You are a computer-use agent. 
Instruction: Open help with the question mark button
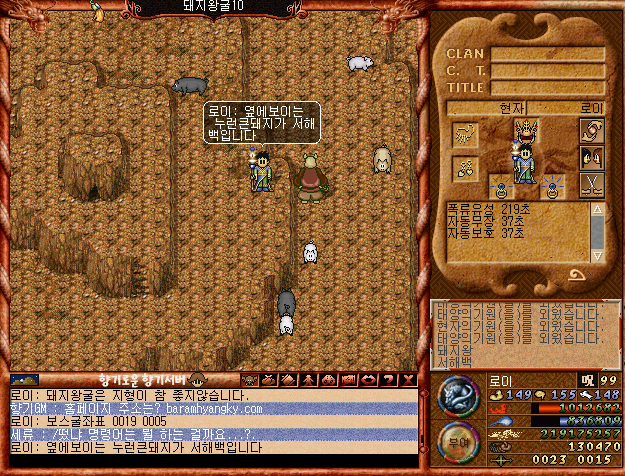coord(390,380)
